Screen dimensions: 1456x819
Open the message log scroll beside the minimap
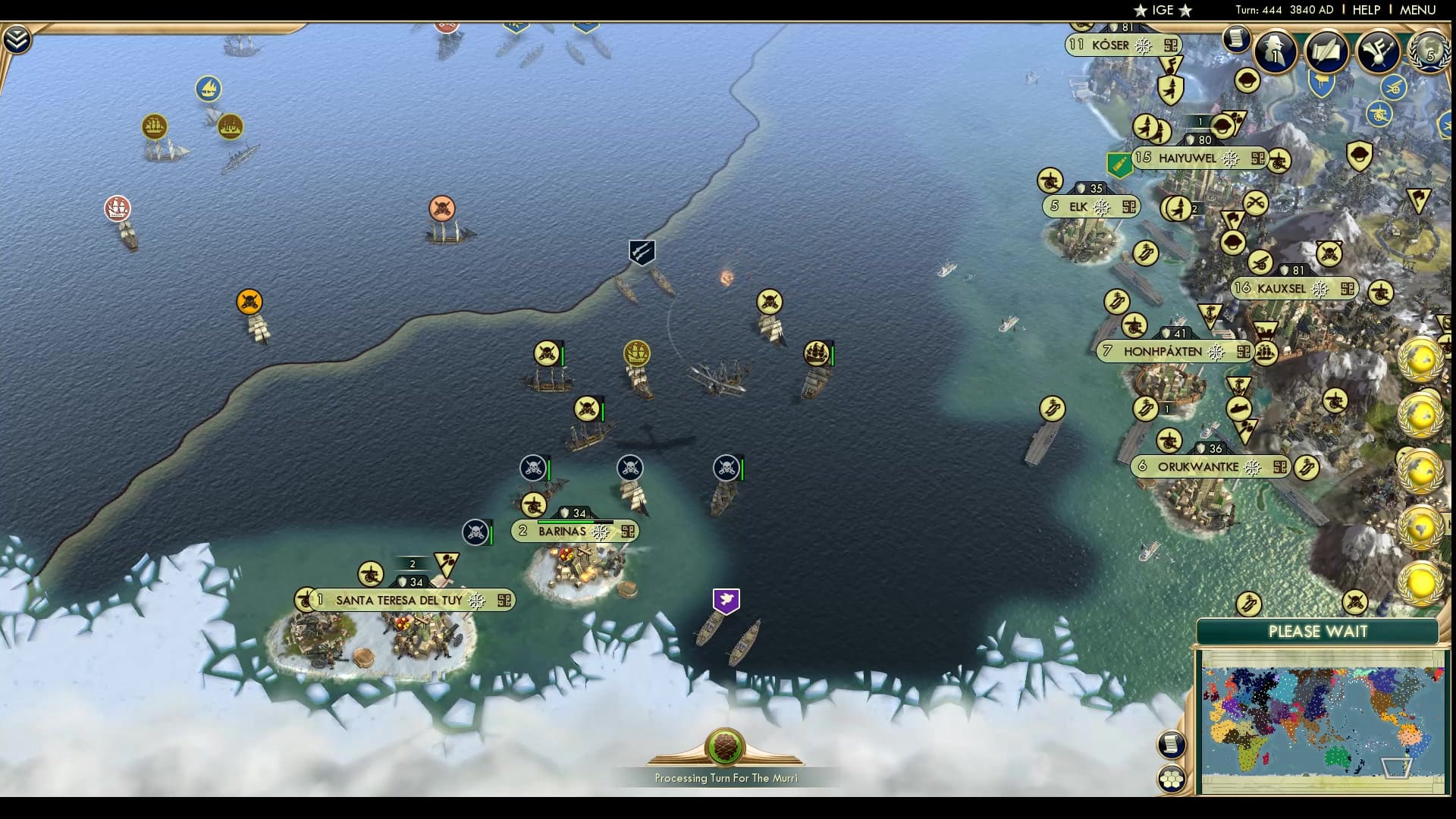[x=1172, y=743]
